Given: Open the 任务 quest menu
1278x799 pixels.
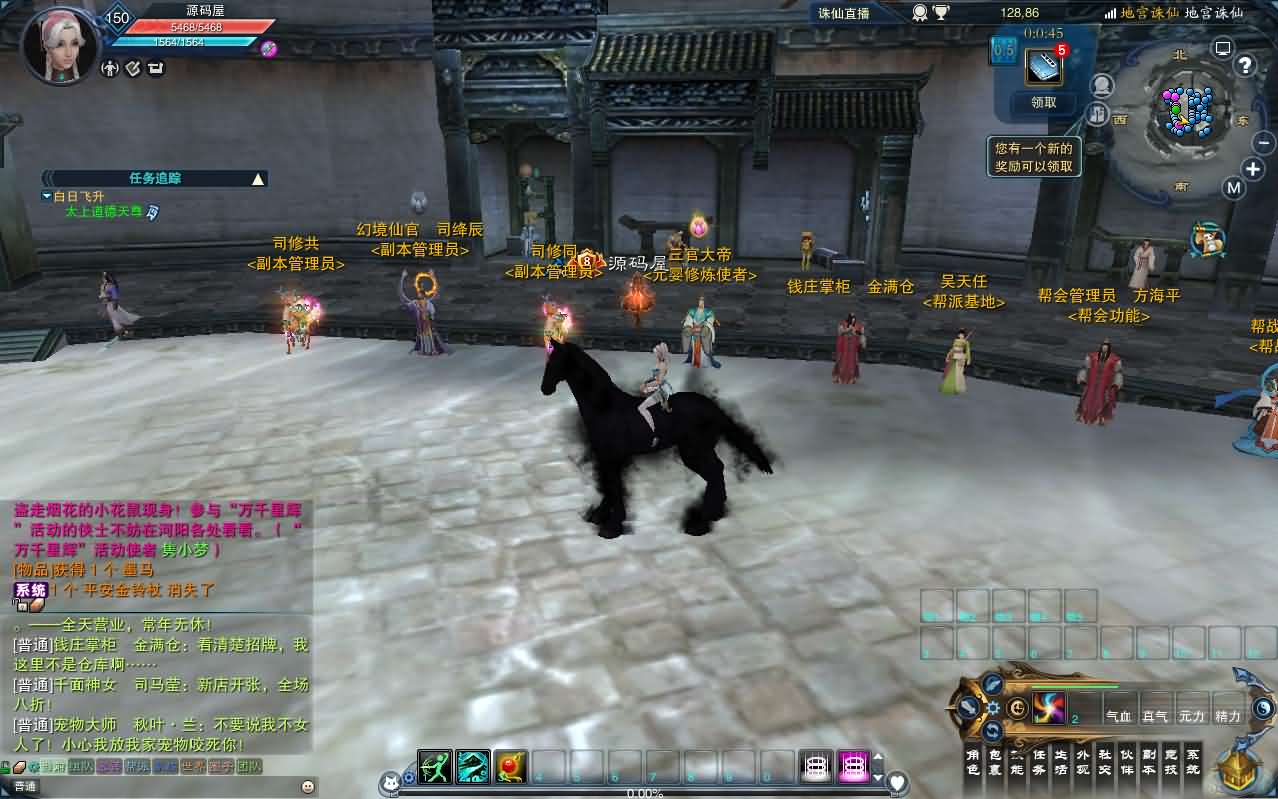Looking at the screenshot, I should (x=1038, y=762).
